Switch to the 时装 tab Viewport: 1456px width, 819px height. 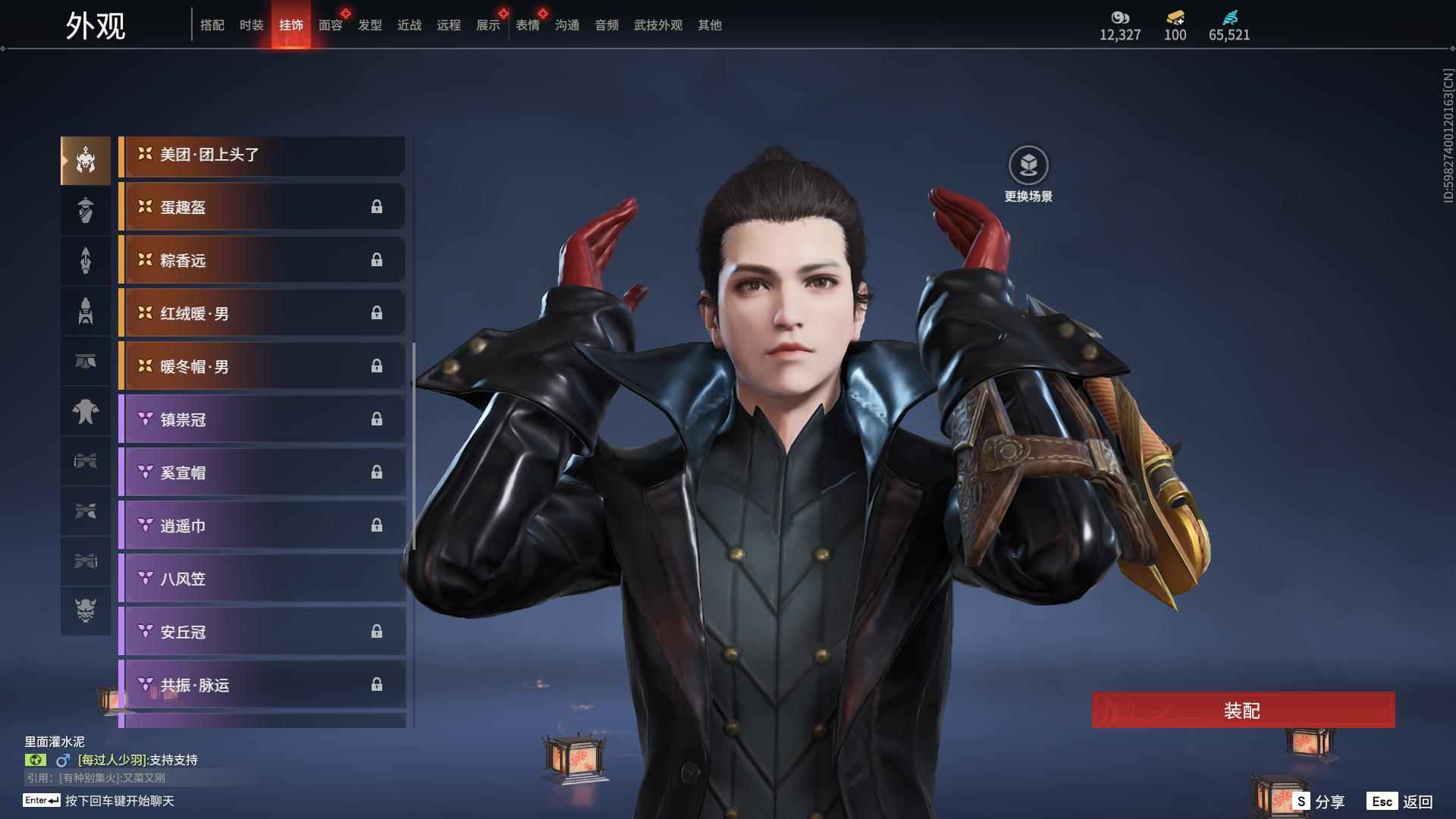point(251,25)
